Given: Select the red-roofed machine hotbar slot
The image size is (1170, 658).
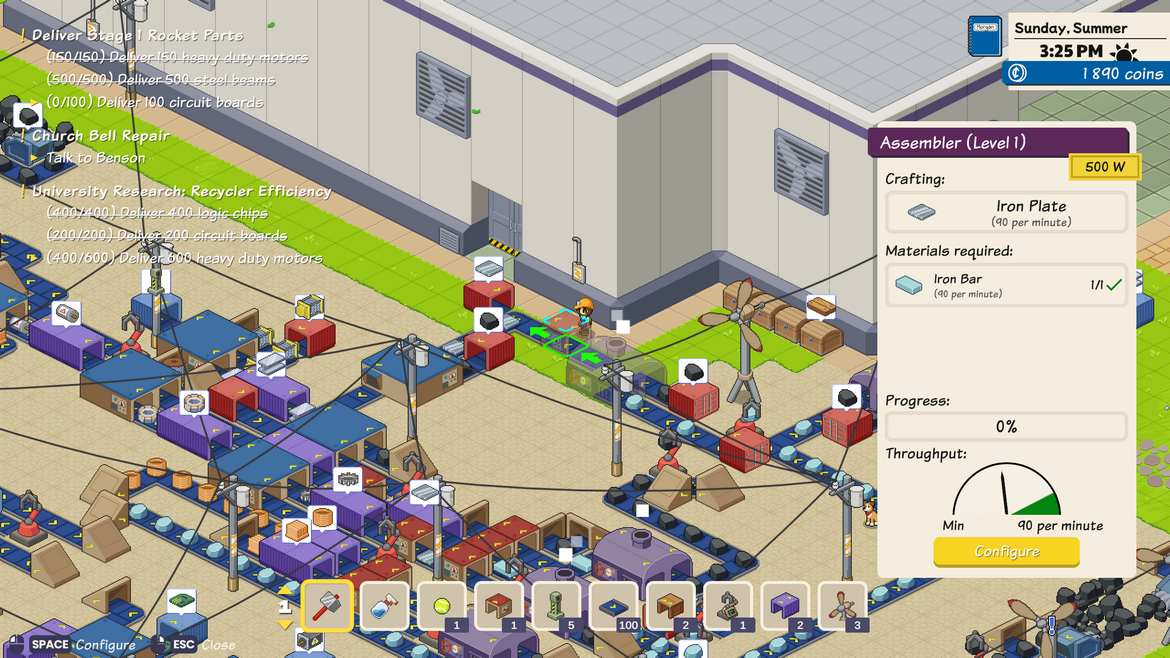Looking at the screenshot, I should click(499, 606).
